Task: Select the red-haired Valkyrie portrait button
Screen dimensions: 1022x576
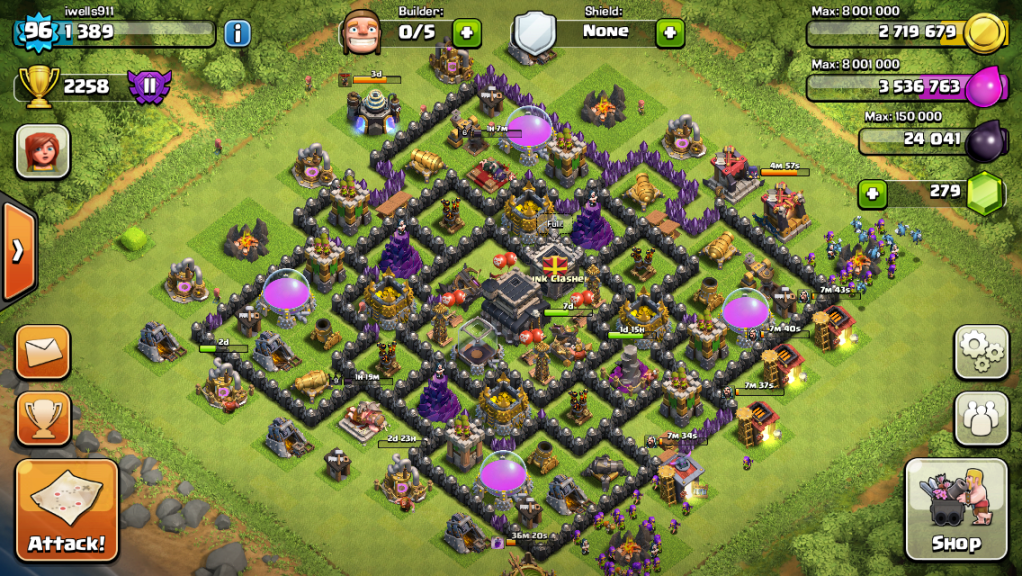Action: (x=42, y=152)
